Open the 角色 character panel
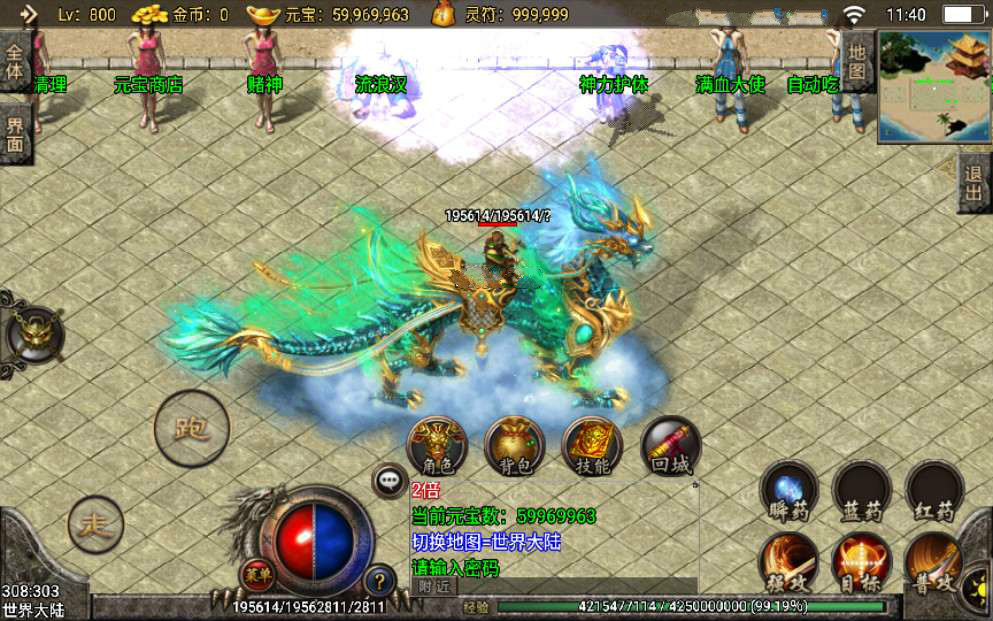Image resolution: width=993 pixels, height=621 pixels. tap(438, 446)
